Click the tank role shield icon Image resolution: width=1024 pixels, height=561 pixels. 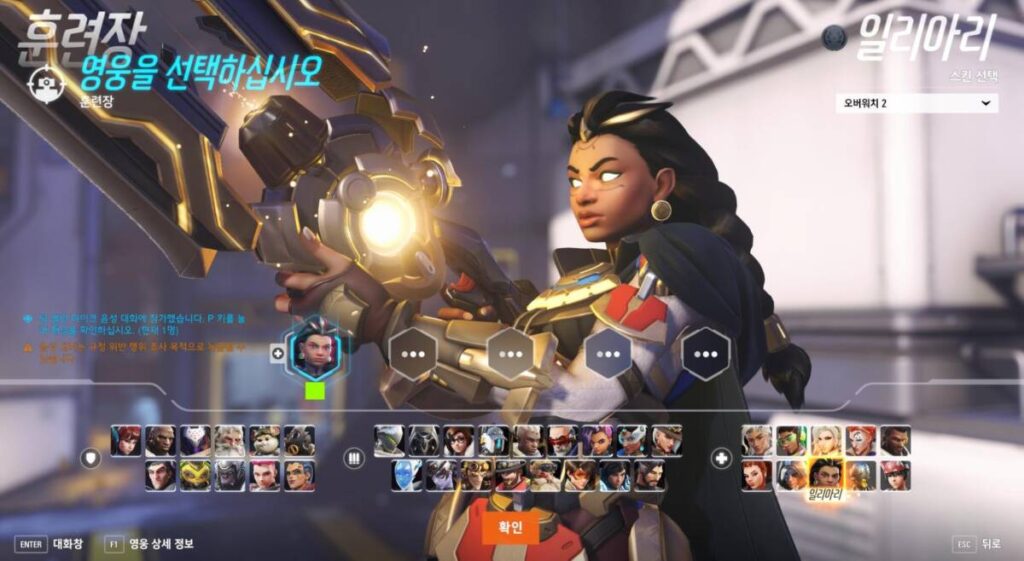point(91,458)
